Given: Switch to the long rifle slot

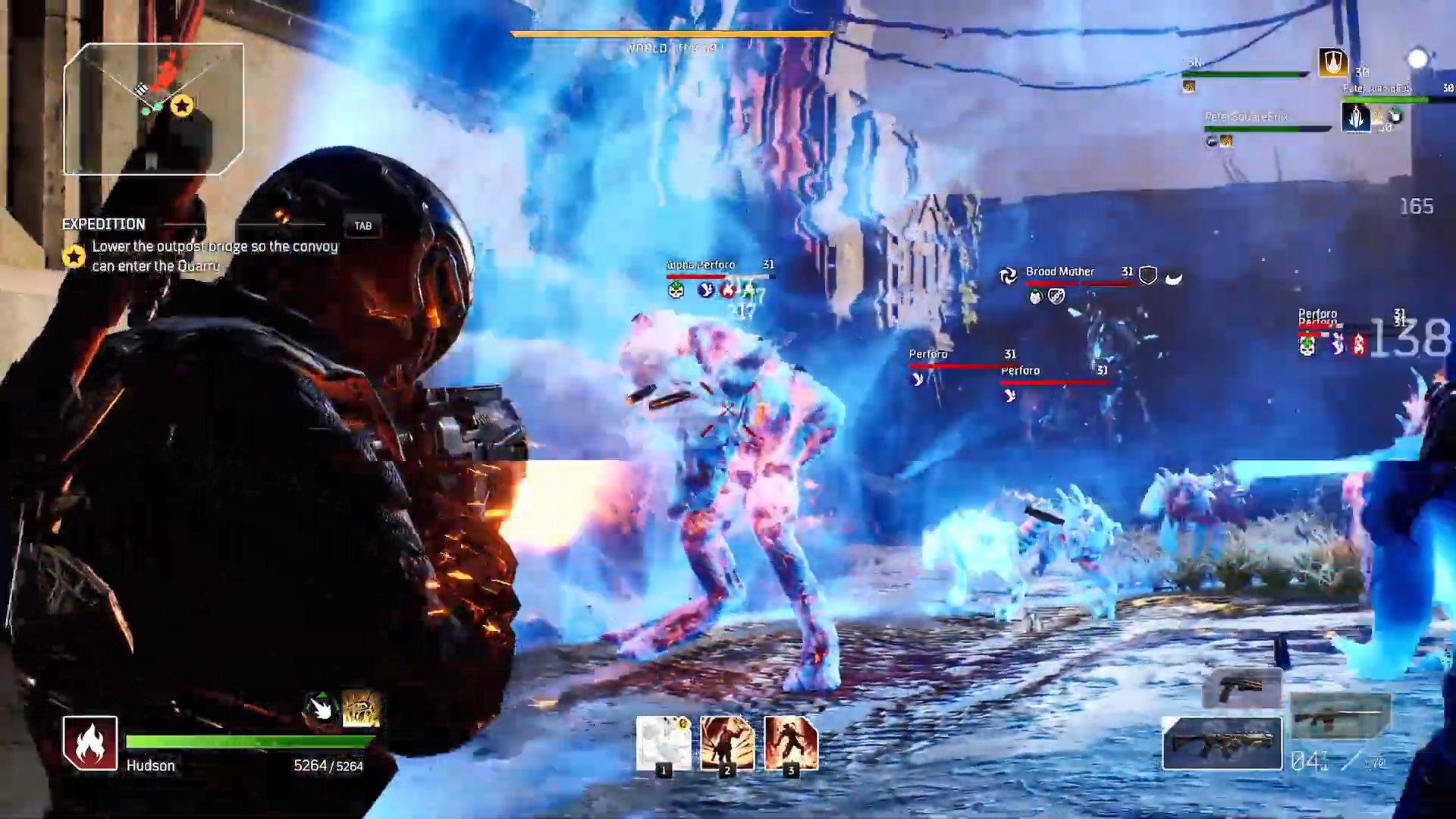Looking at the screenshot, I should point(1340,715).
